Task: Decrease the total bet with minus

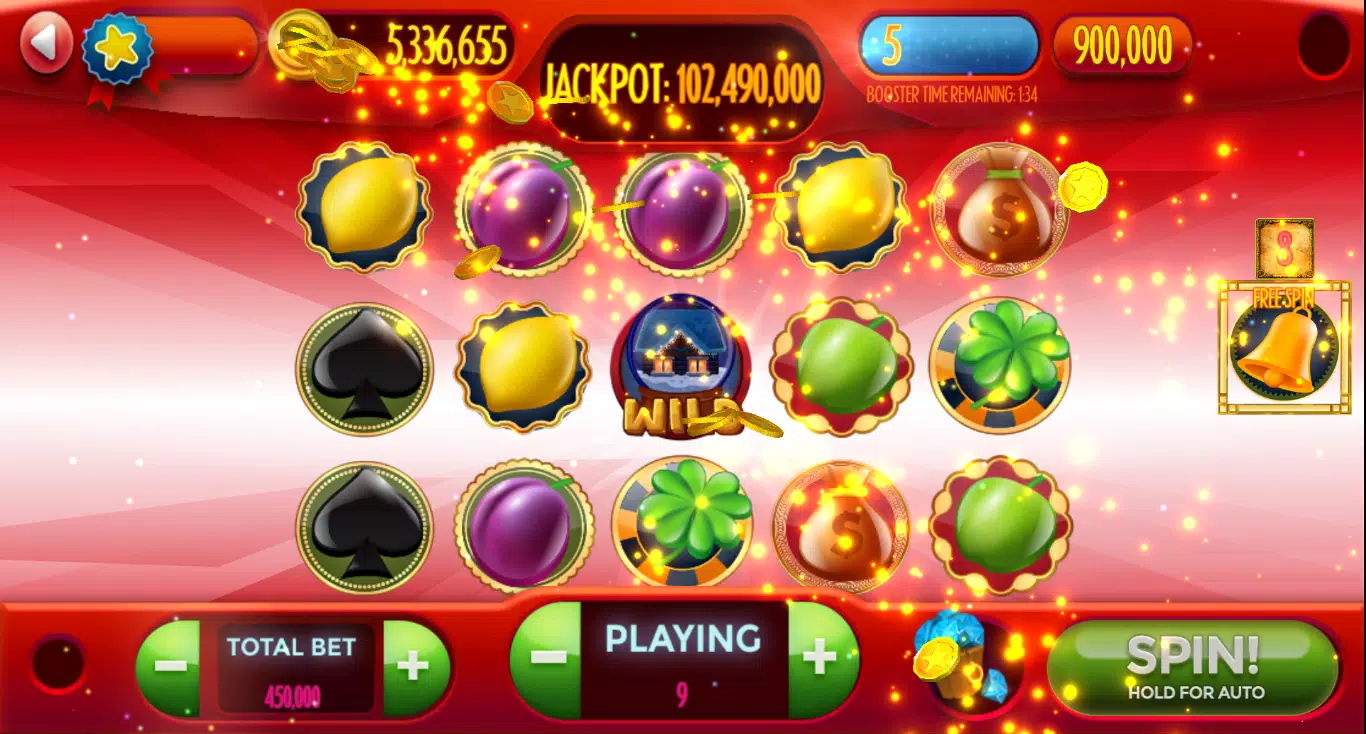Action: click(x=171, y=667)
